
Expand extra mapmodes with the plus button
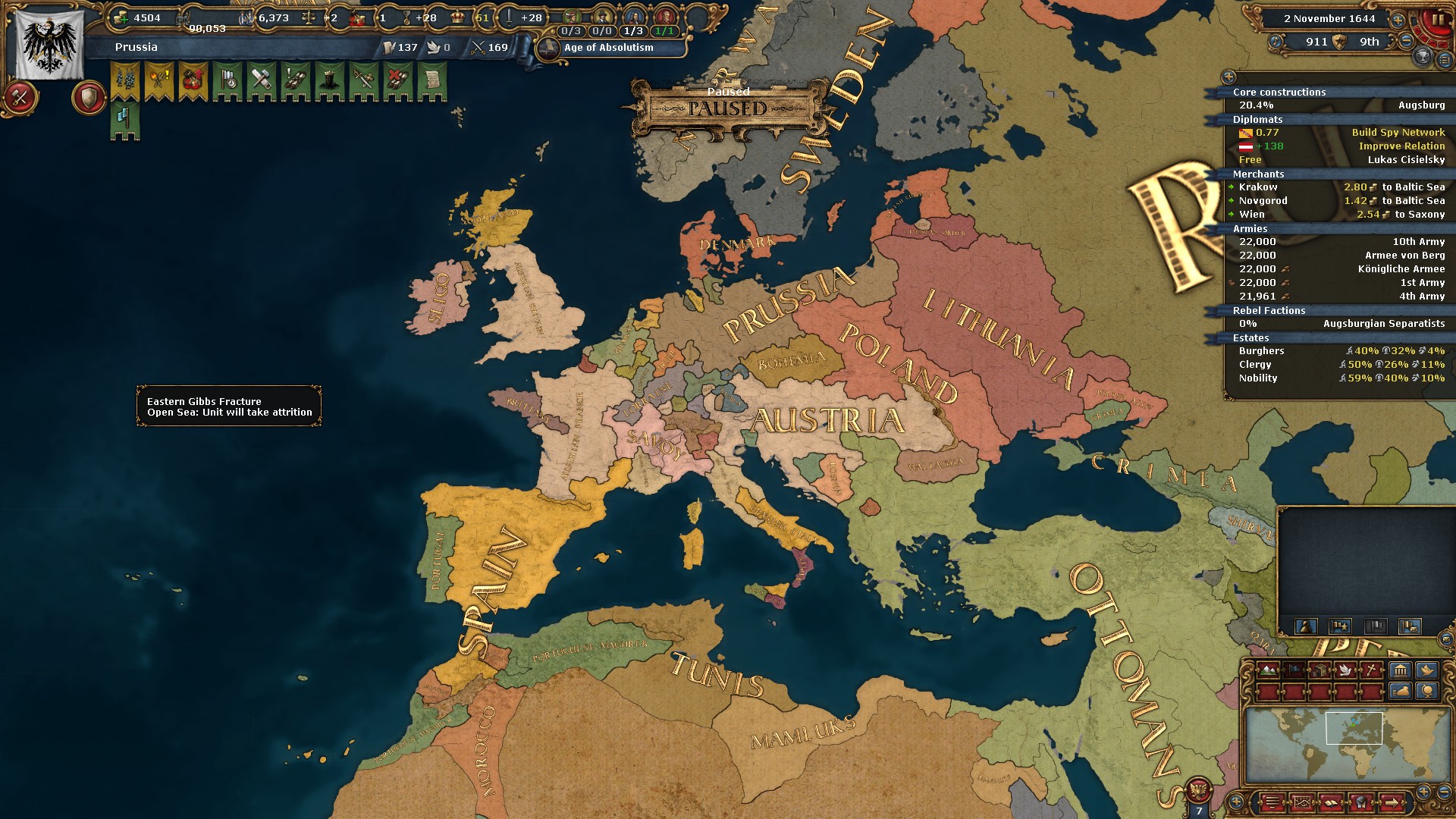[1237, 802]
